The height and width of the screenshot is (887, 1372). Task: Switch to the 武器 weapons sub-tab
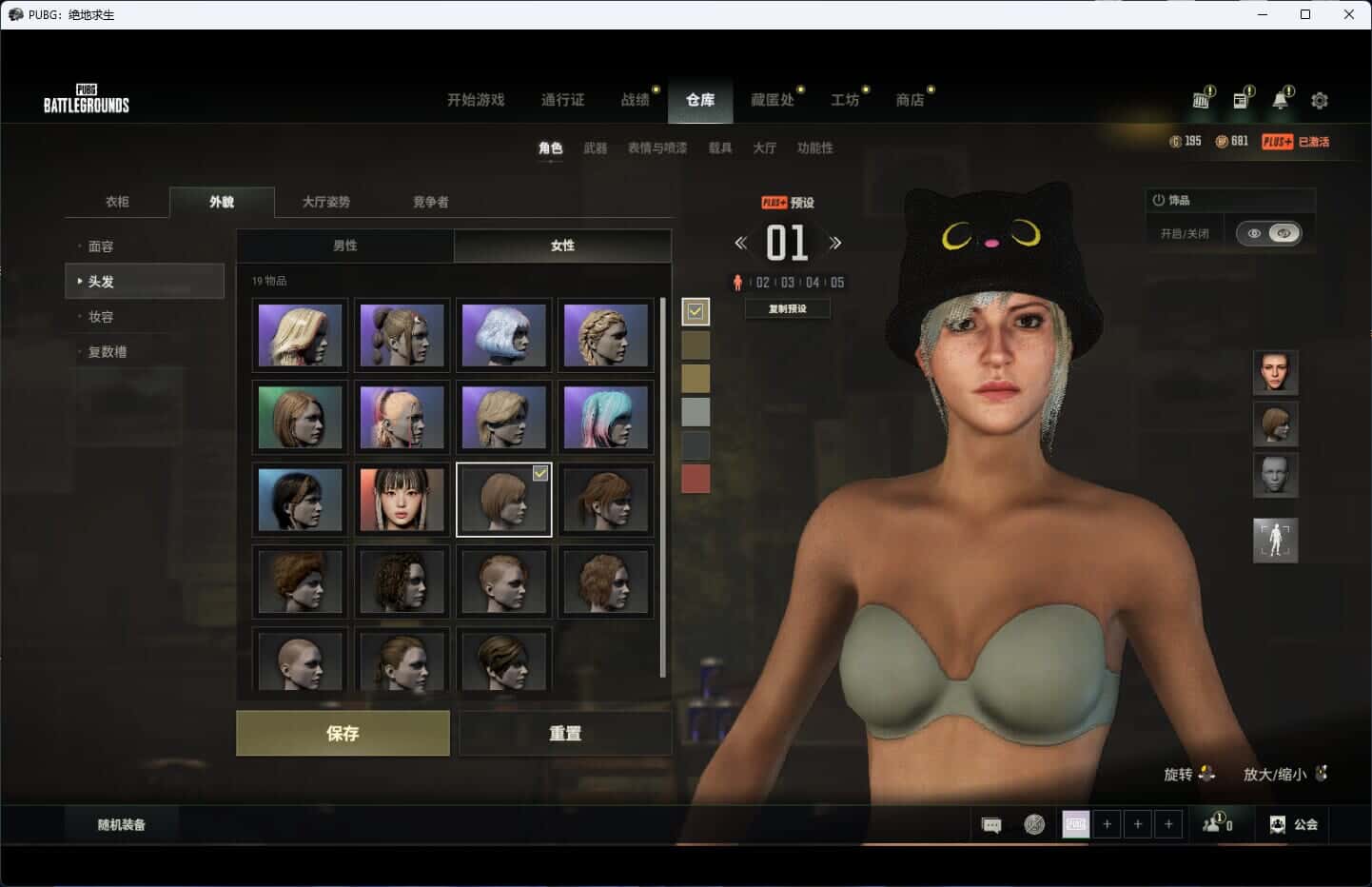pos(596,148)
